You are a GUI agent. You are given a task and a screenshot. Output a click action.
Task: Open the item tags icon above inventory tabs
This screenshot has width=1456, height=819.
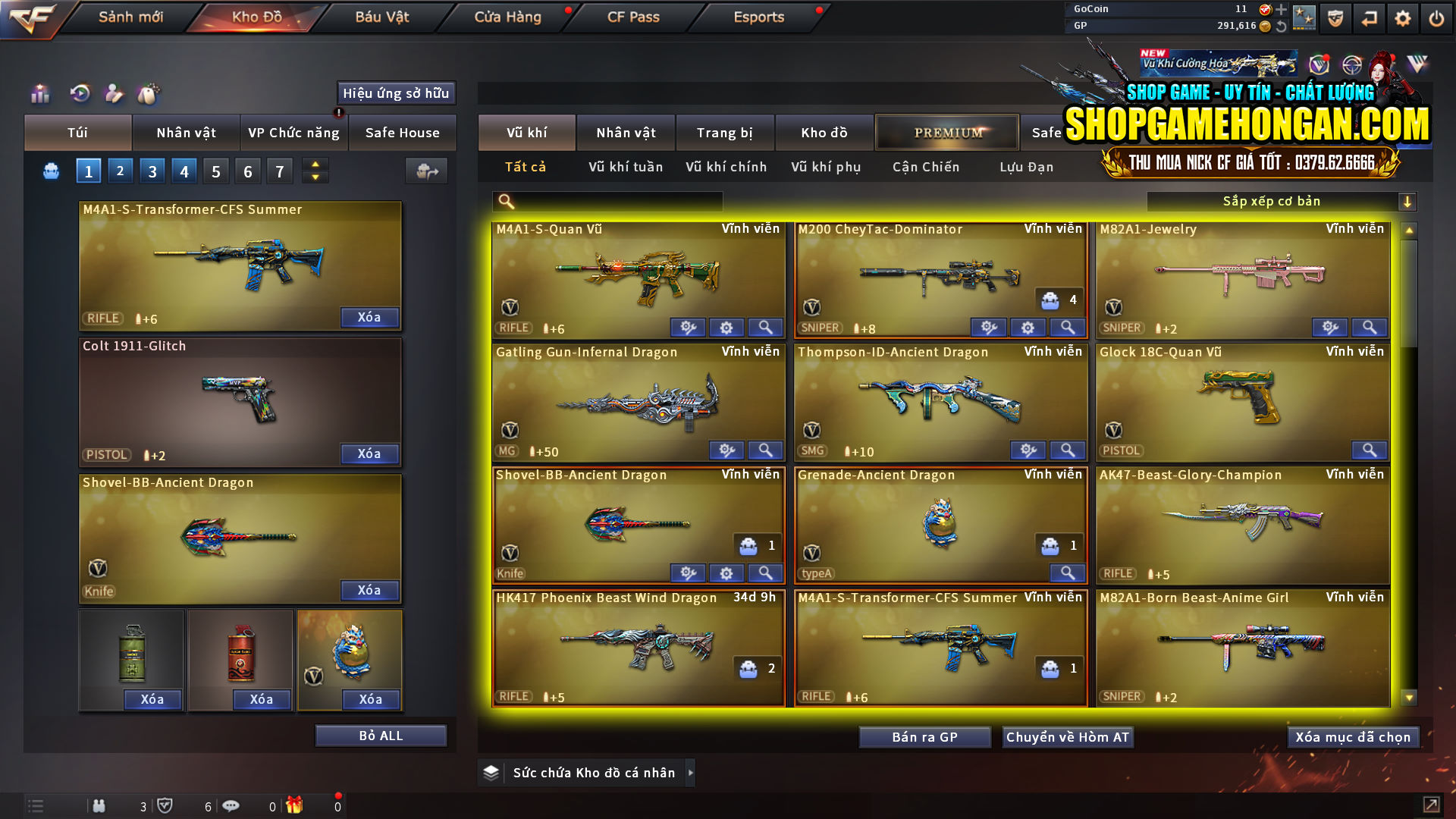pyautogui.click(x=150, y=95)
